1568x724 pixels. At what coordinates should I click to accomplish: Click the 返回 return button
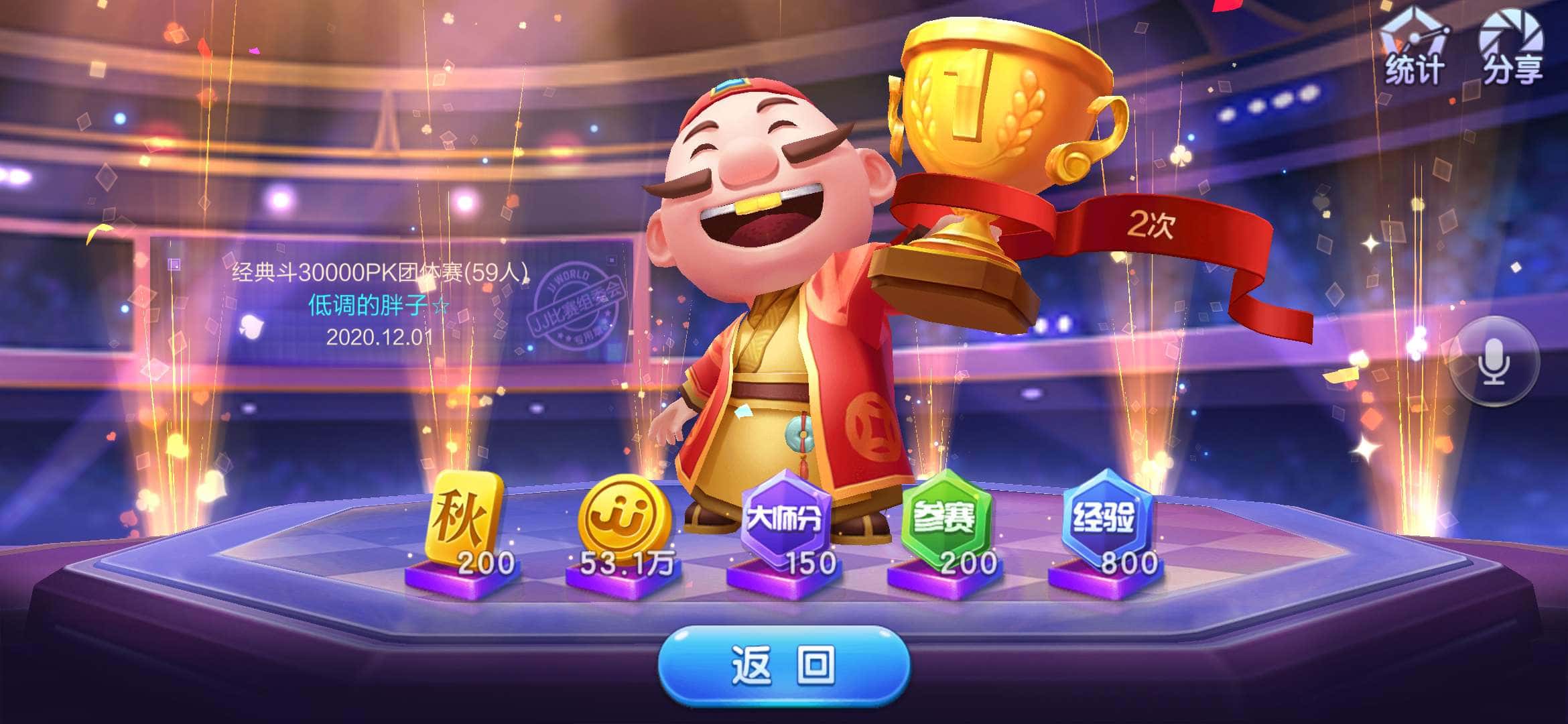(x=784, y=665)
